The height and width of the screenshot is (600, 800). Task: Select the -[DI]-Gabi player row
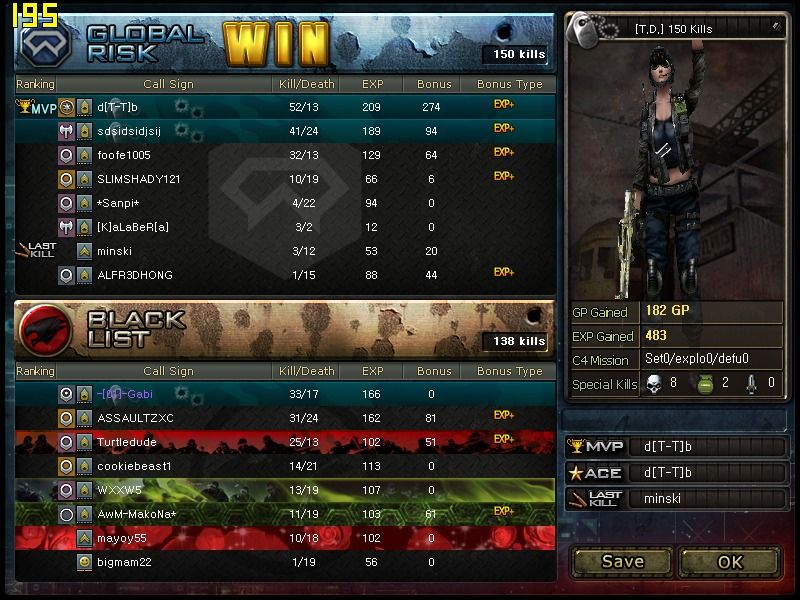[285, 394]
